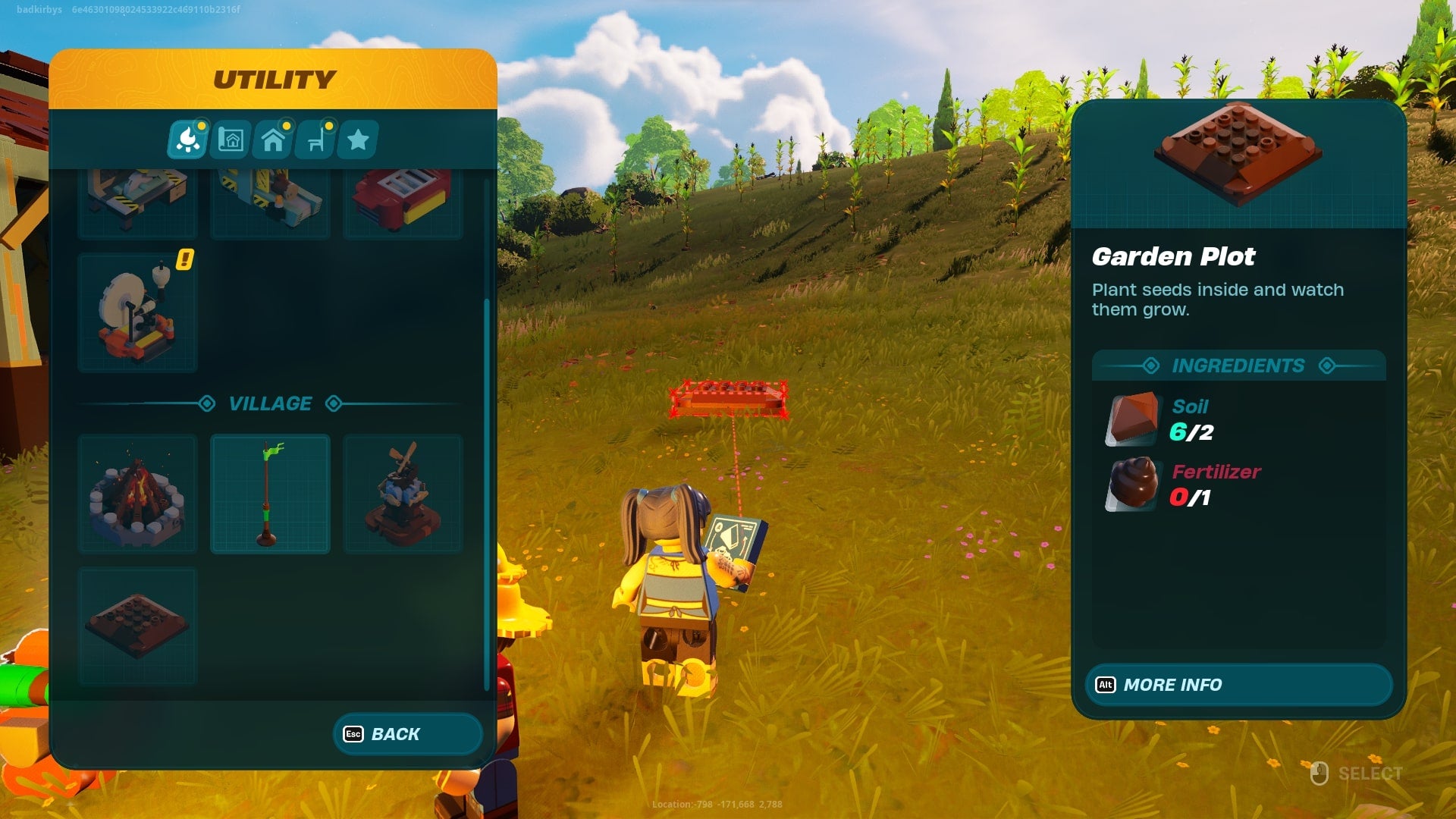Choose the scarecrow totem build
This screenshot has width=1456, height=819.
pyautogui.click(x=403, y=494)
